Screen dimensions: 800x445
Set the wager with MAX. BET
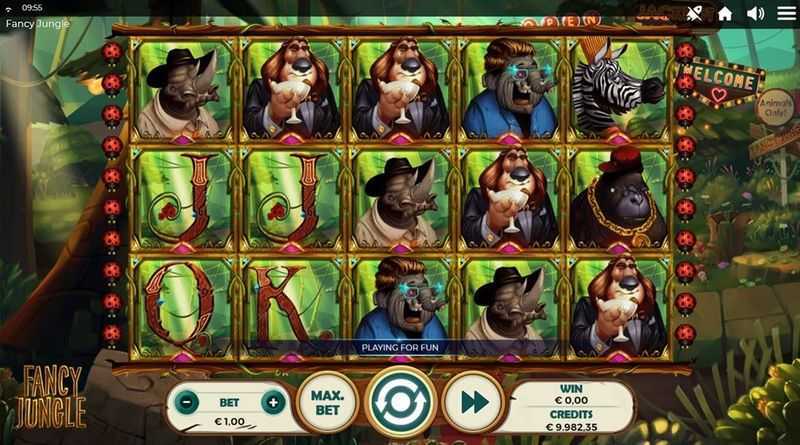[x=325, y=403]
